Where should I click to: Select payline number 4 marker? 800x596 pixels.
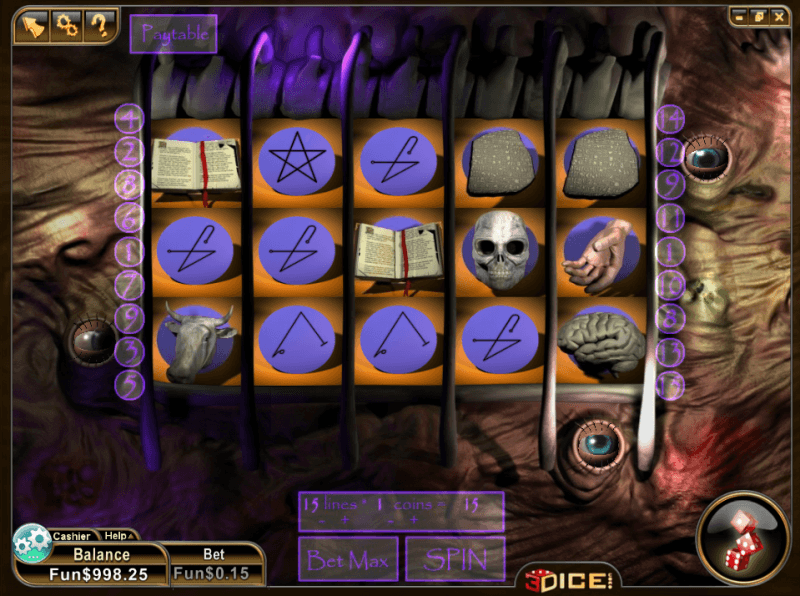pyautogui.click(x=129, y=119)
